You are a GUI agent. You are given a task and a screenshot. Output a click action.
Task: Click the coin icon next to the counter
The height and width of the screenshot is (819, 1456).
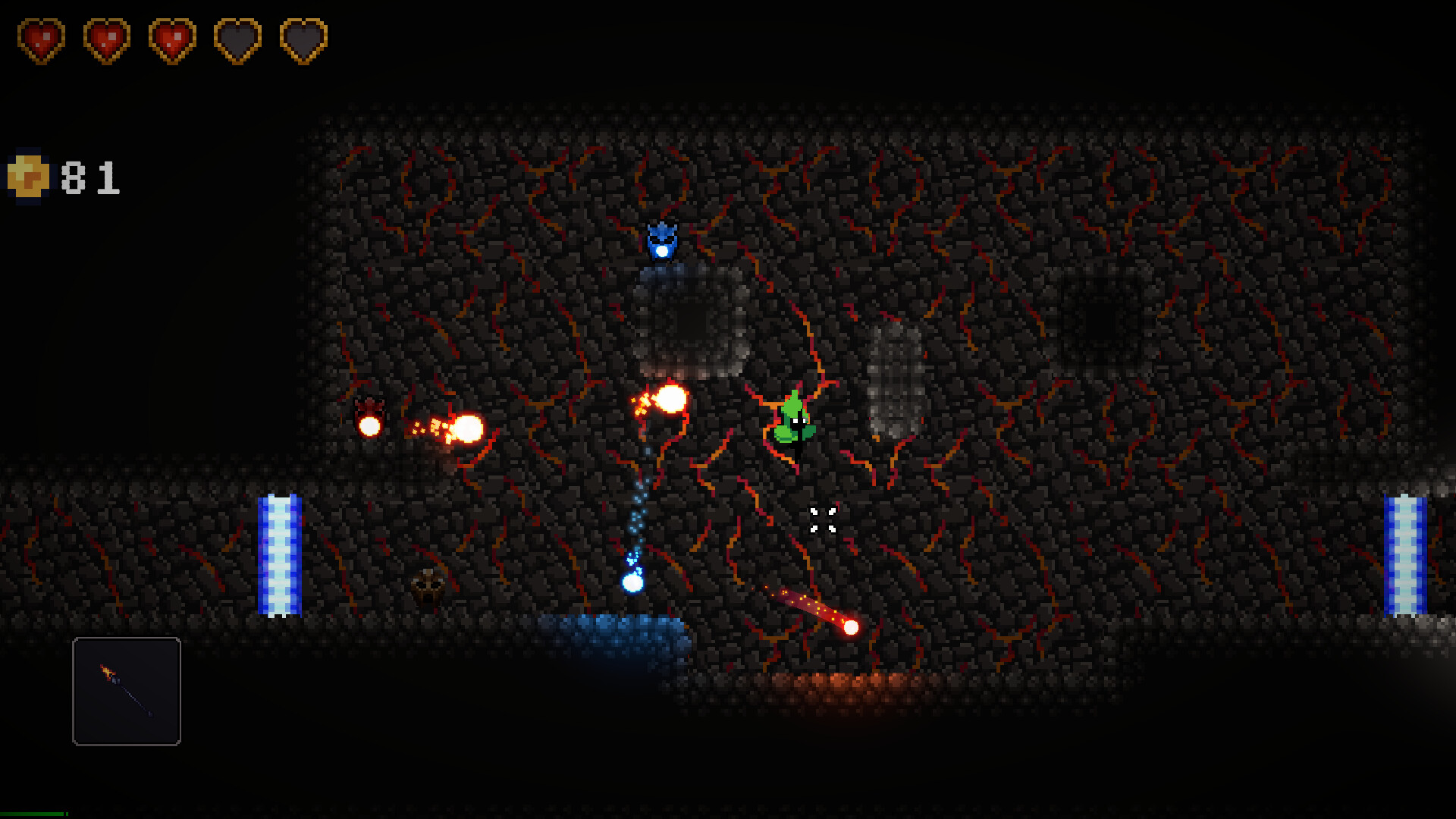click(29, 176)
